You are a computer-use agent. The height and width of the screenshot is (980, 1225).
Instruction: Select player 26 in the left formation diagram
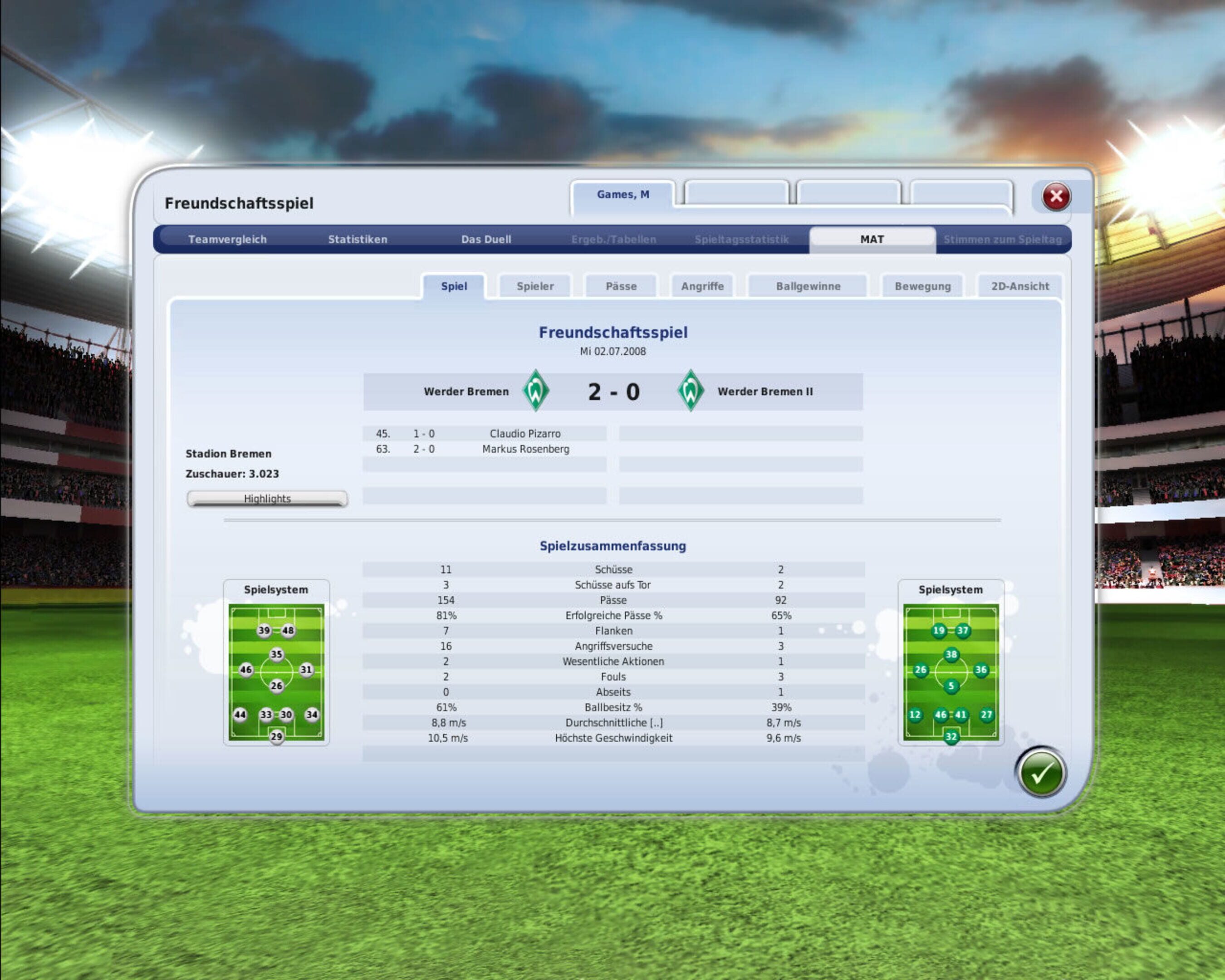(x=277, y=686)
